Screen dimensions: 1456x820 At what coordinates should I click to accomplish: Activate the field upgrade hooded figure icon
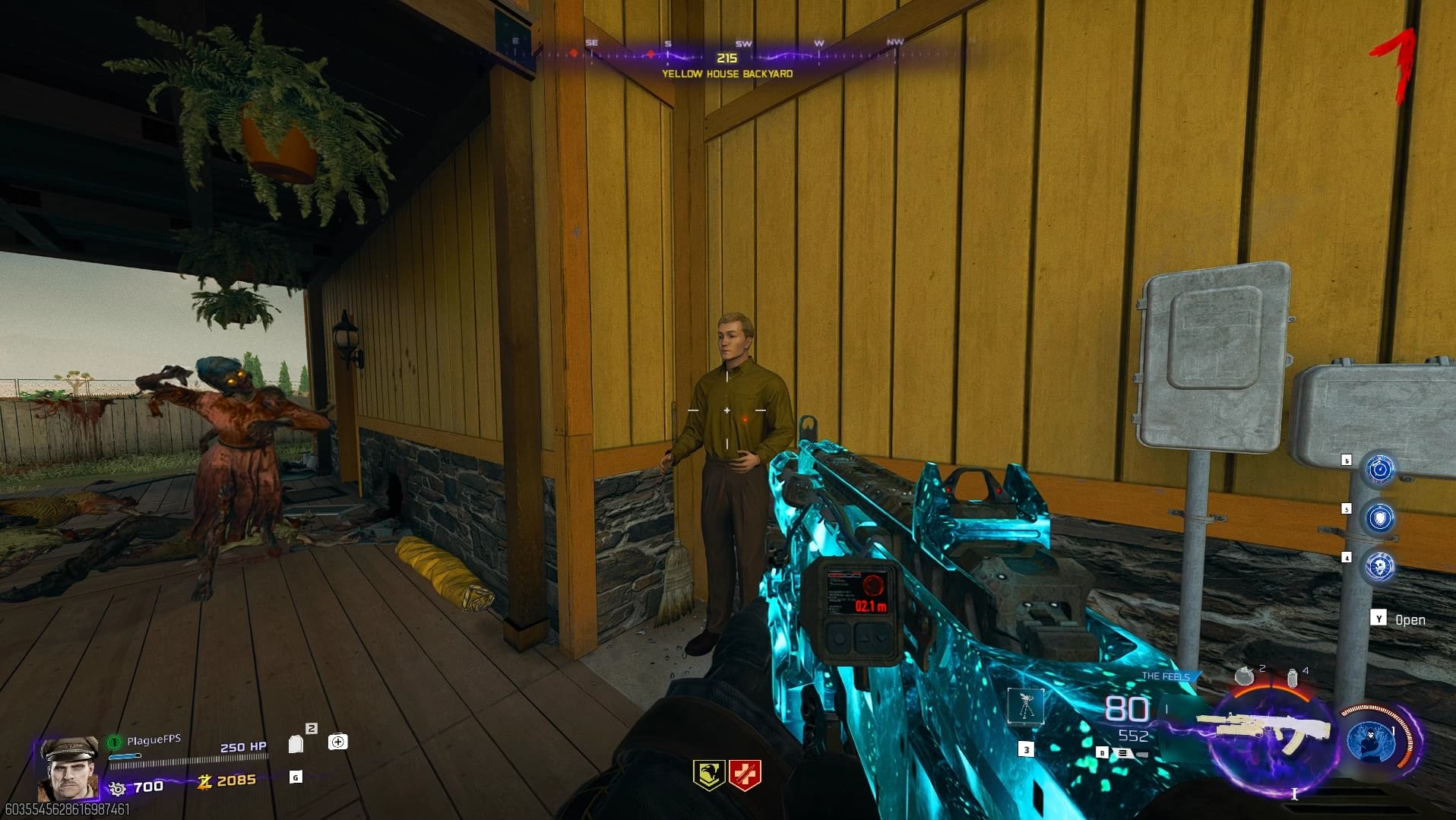(x=1372, y=740)
